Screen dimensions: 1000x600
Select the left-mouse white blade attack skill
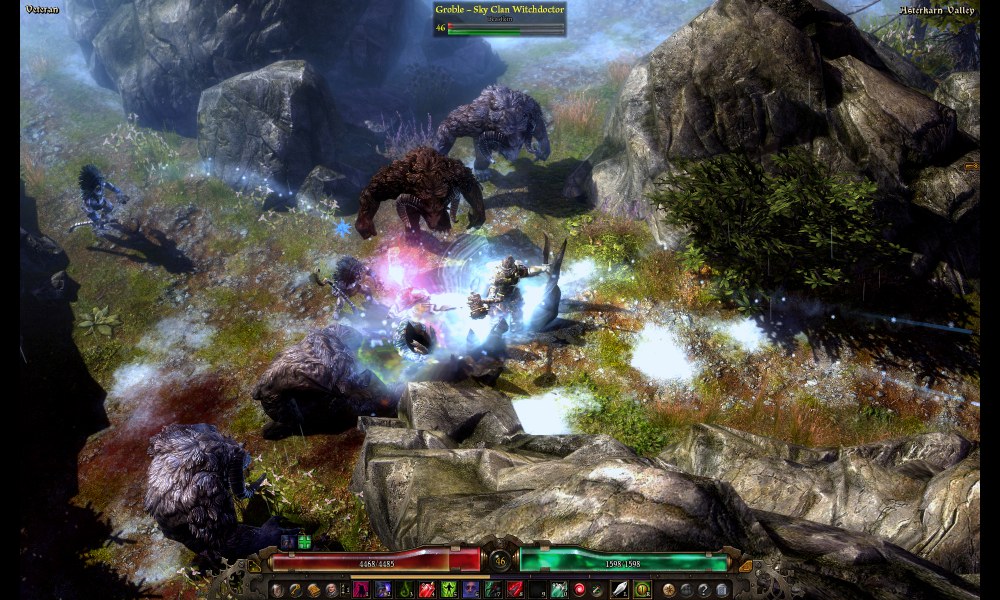619,590
